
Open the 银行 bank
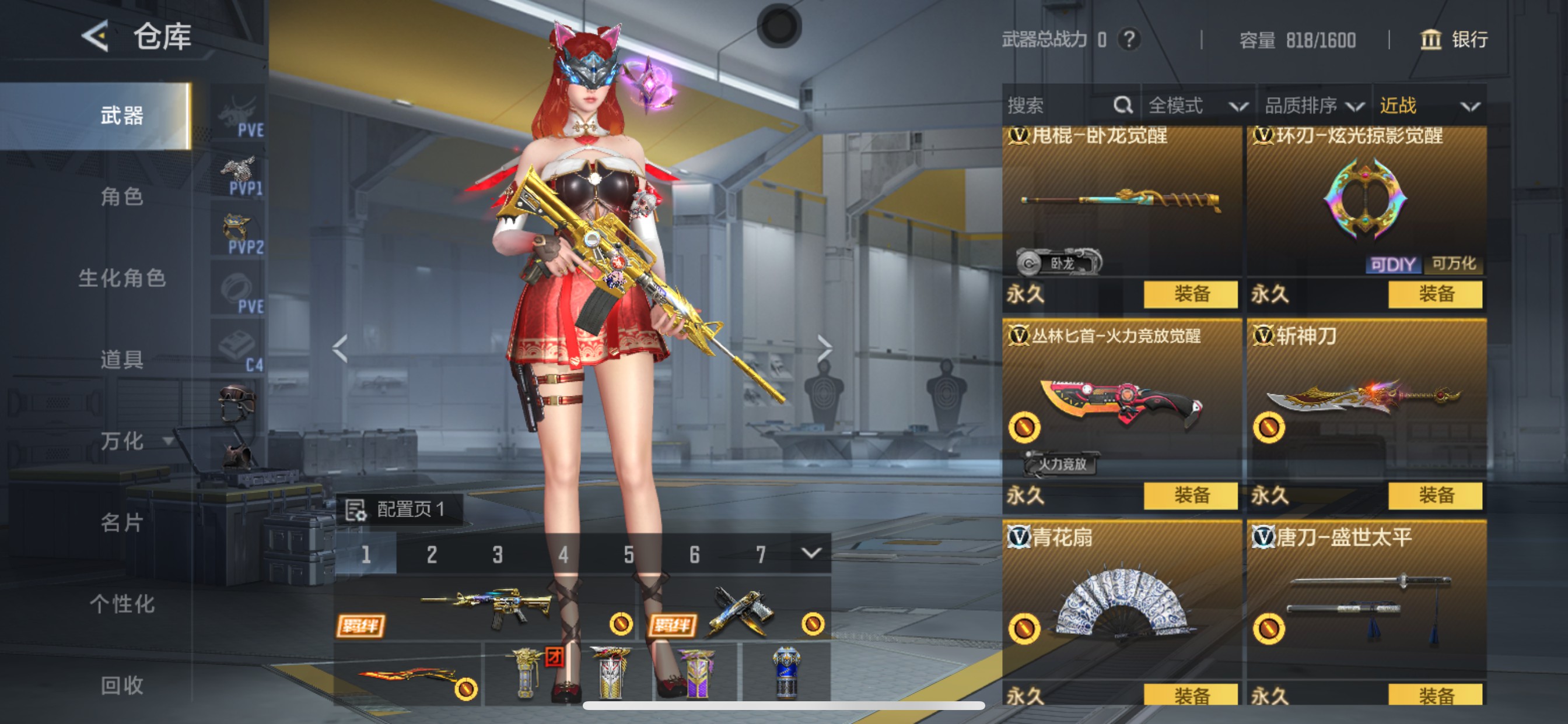(1454, 40)
